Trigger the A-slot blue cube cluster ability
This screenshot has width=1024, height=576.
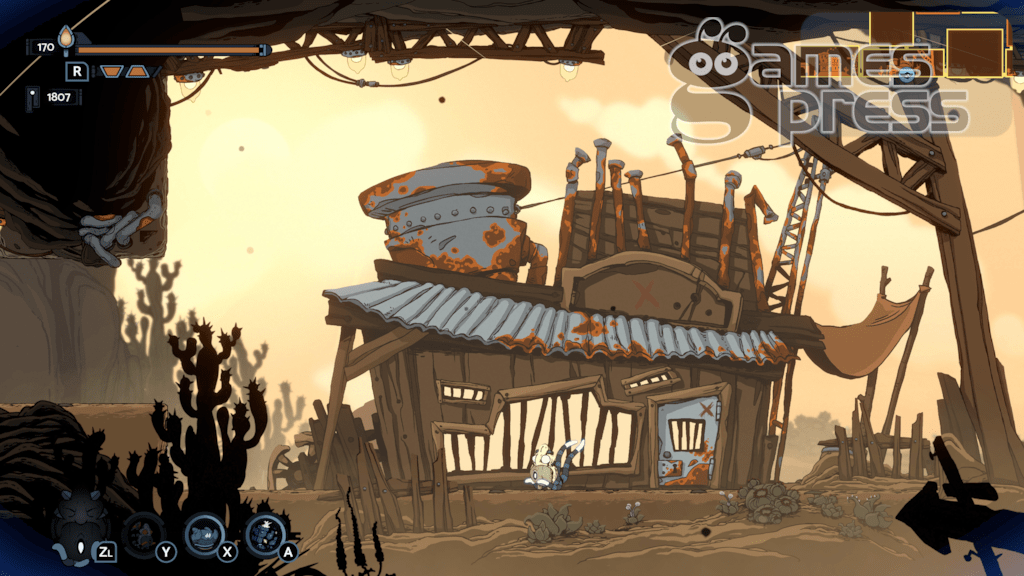(x=265, y=533)
